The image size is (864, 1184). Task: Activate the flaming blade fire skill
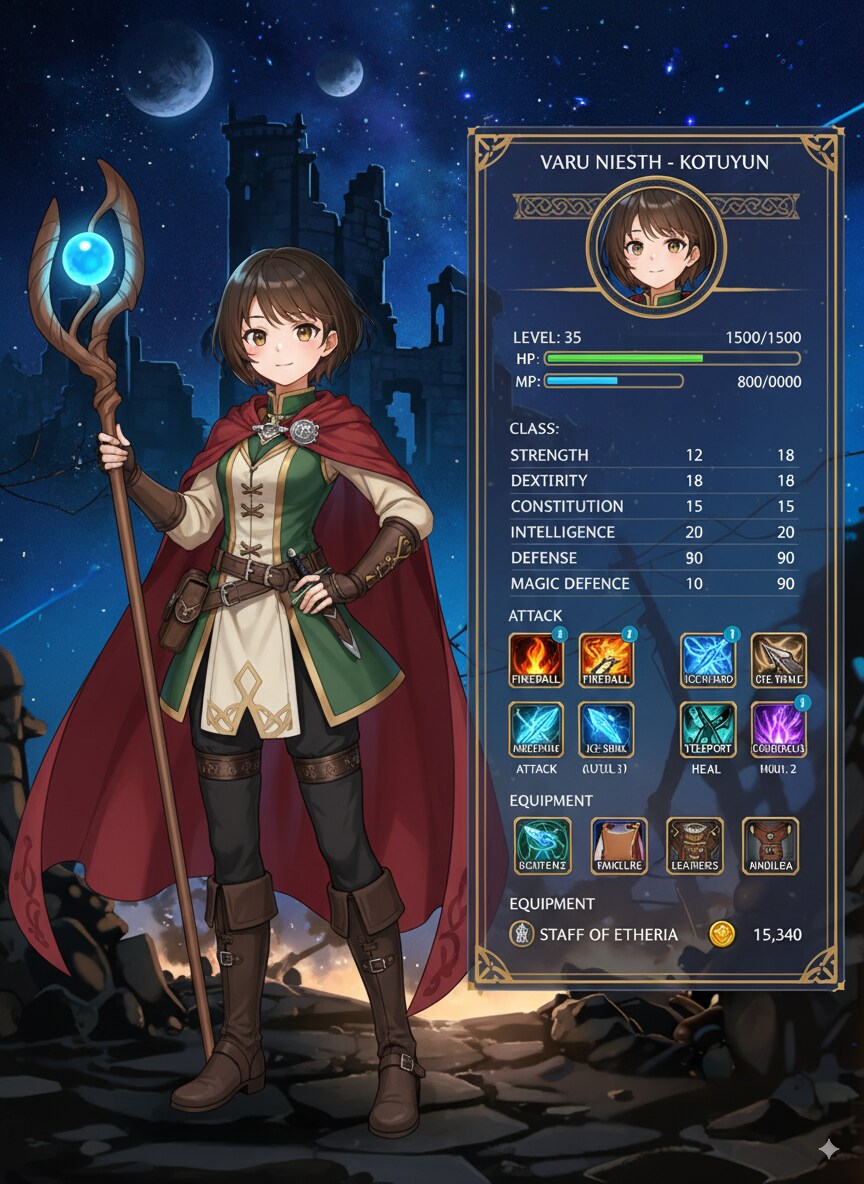click(x=606, y=661)
